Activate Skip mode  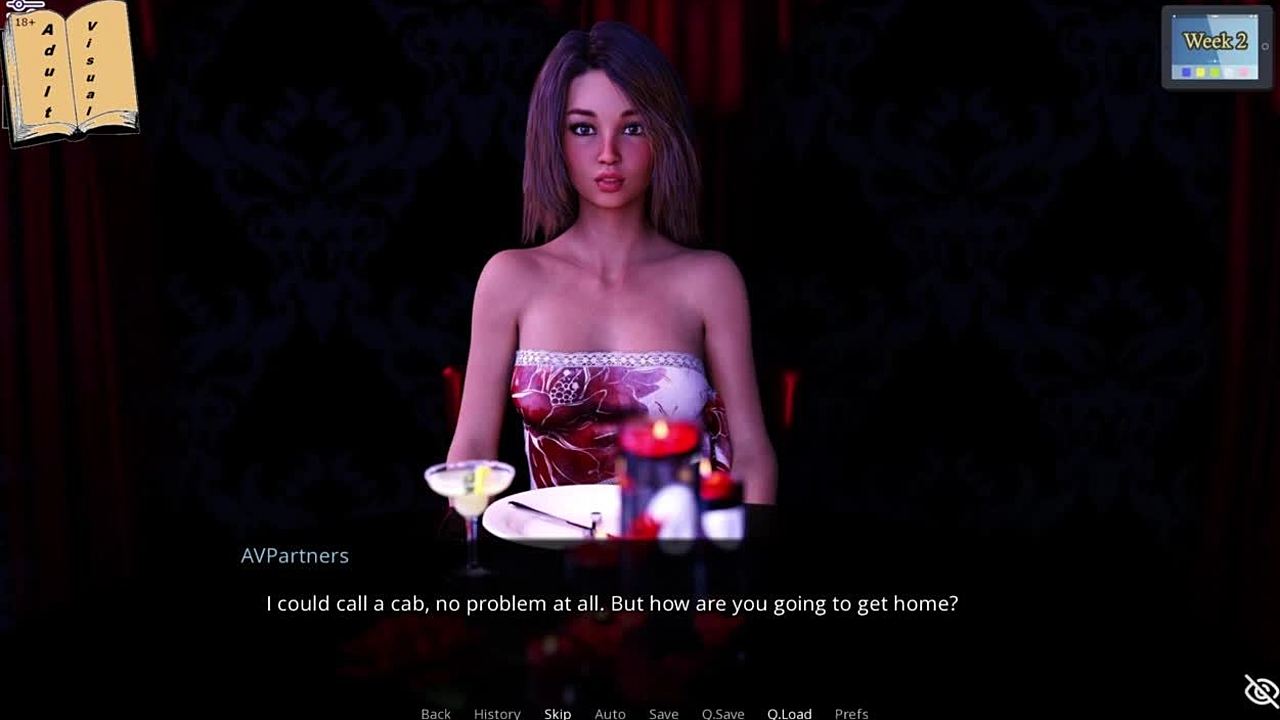(557, 713)
